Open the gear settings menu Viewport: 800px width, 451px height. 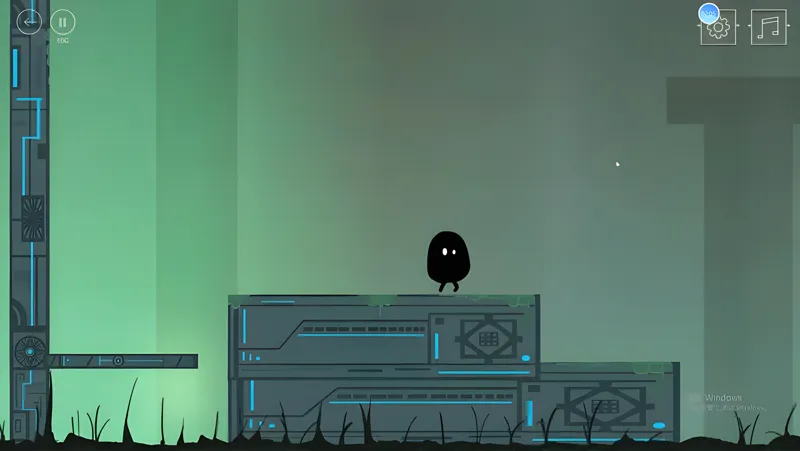[x=718, y=27]
